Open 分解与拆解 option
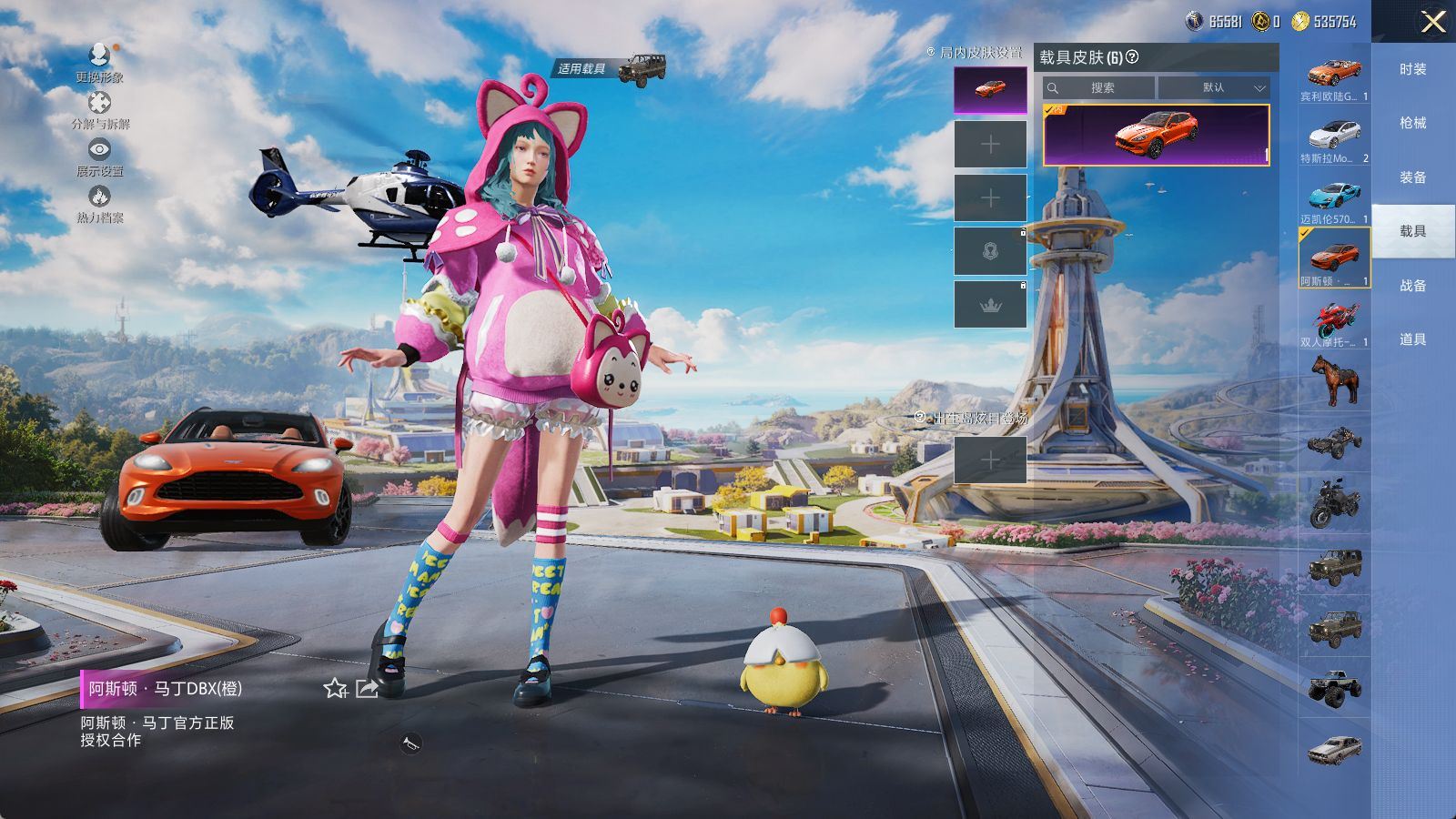The image size is (1456, 819). 100,109
